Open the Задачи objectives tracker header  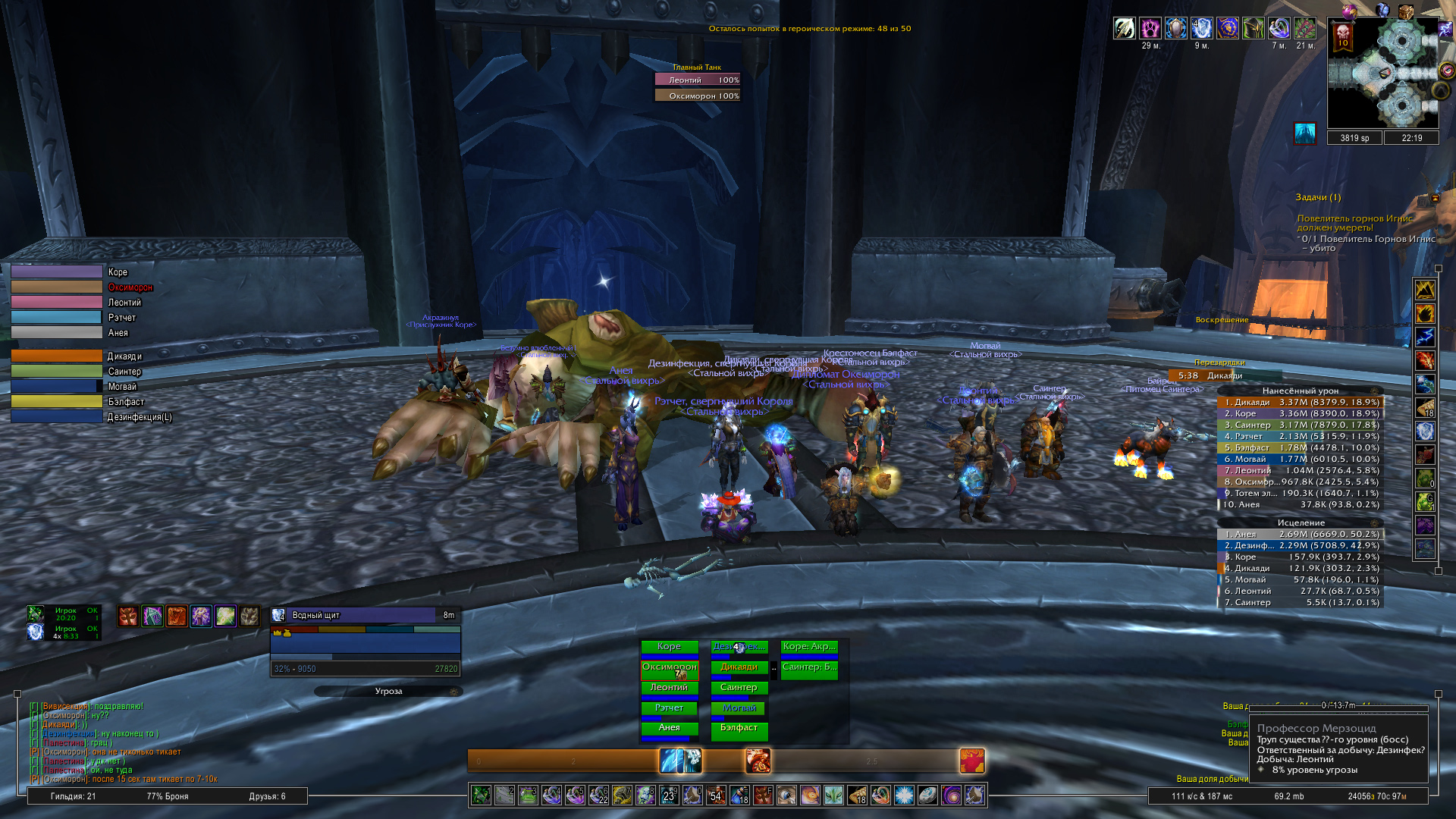tap(1318, 197)
